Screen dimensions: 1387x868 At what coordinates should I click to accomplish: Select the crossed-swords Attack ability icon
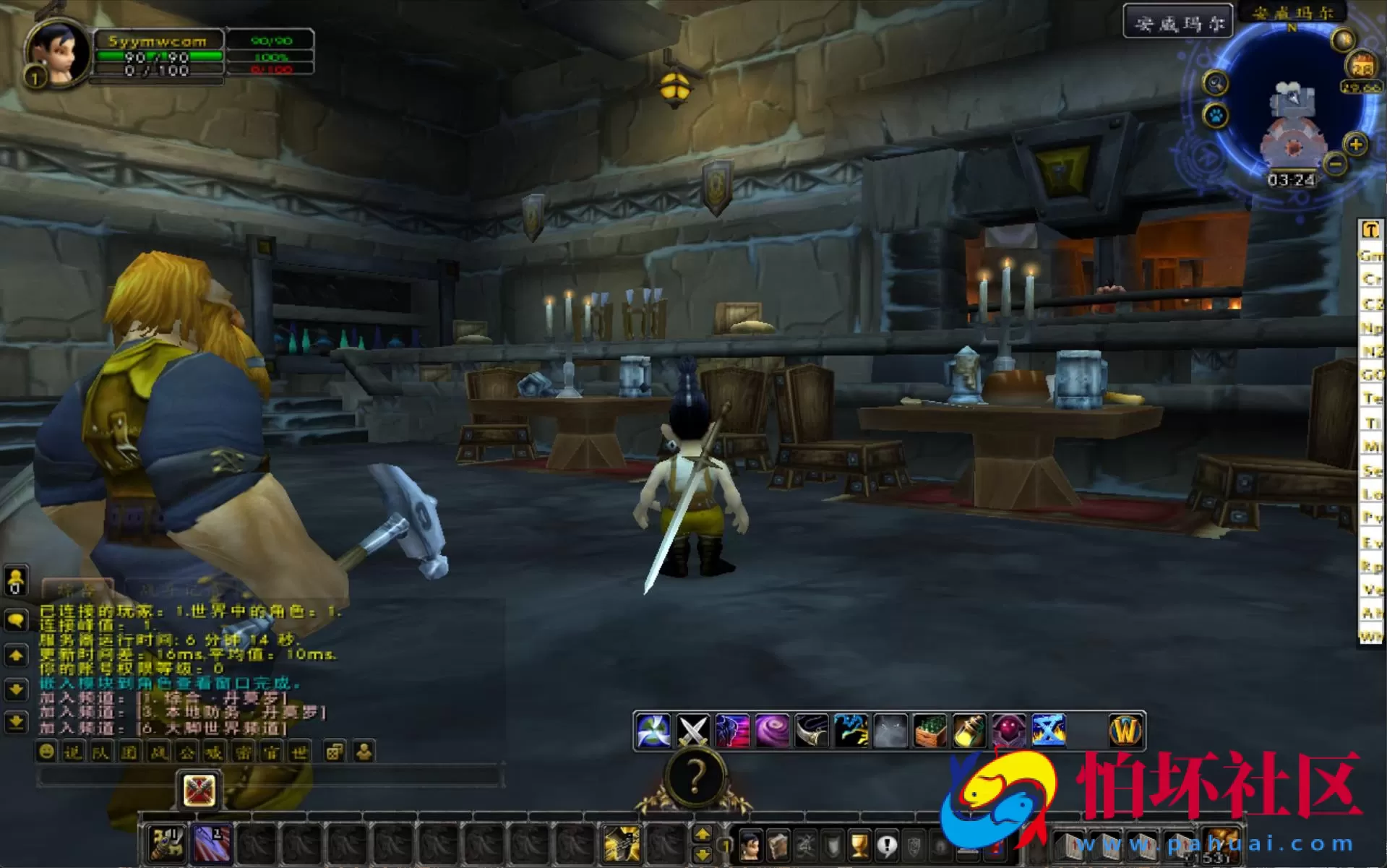click(x=692, y=730)
